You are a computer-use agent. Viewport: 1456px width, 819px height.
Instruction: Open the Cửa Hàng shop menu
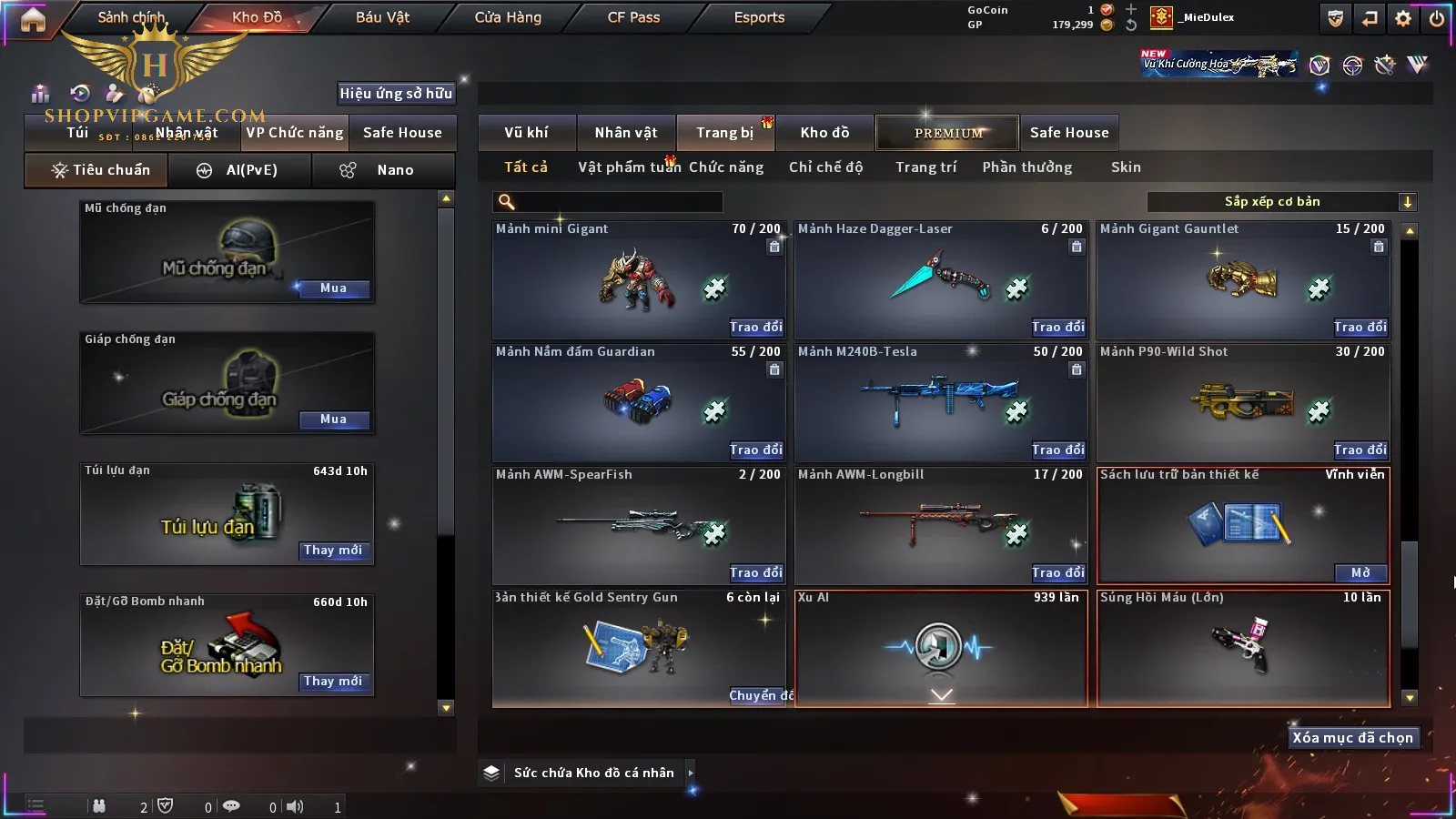[508, 17]
